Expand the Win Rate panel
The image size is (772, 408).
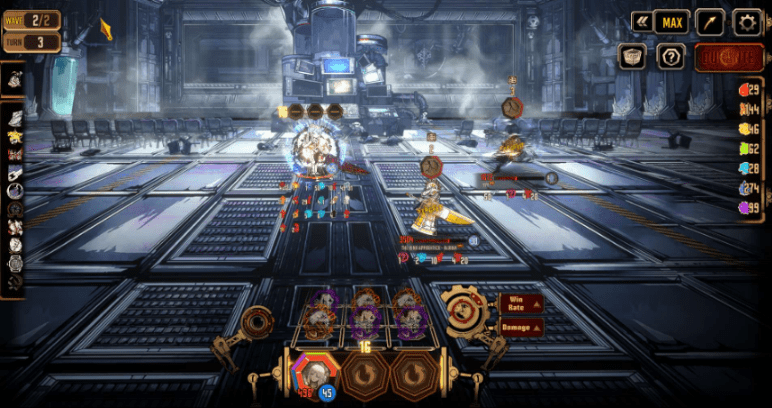(522, 302)
